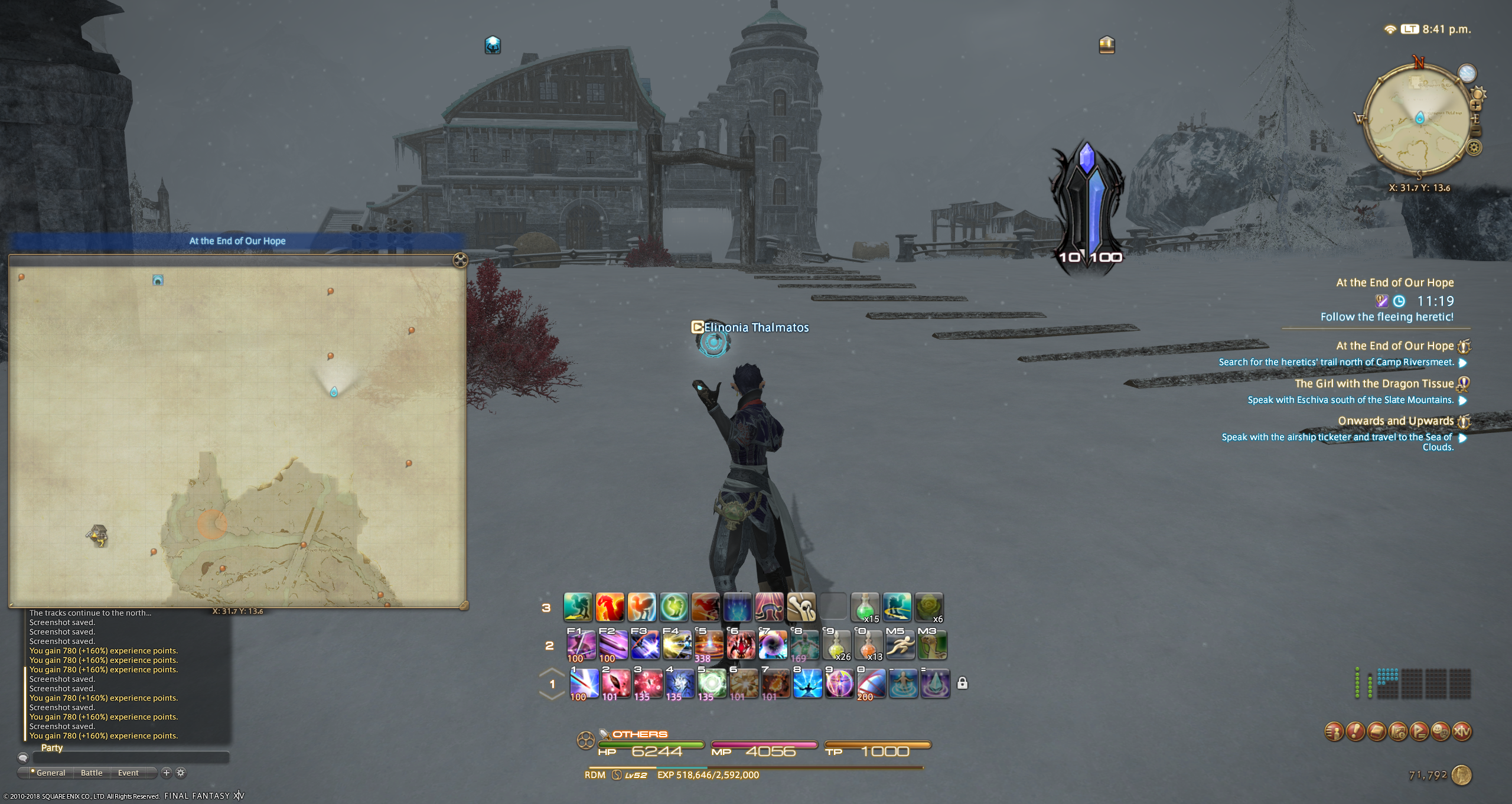
Task: Use the orange potion with x13 count
Action: tap(868, 645)
